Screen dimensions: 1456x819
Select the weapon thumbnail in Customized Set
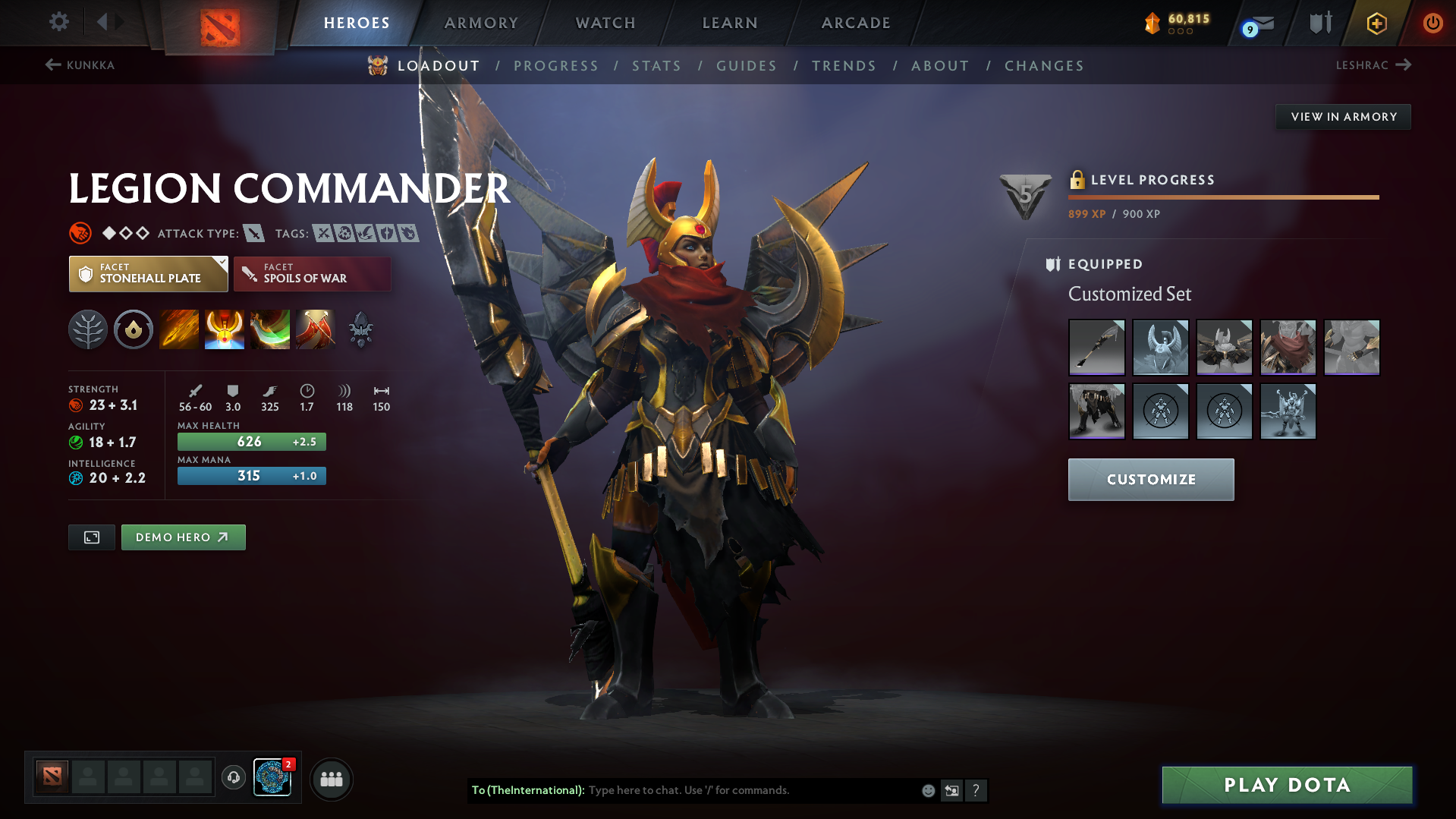coord(1096,347)
